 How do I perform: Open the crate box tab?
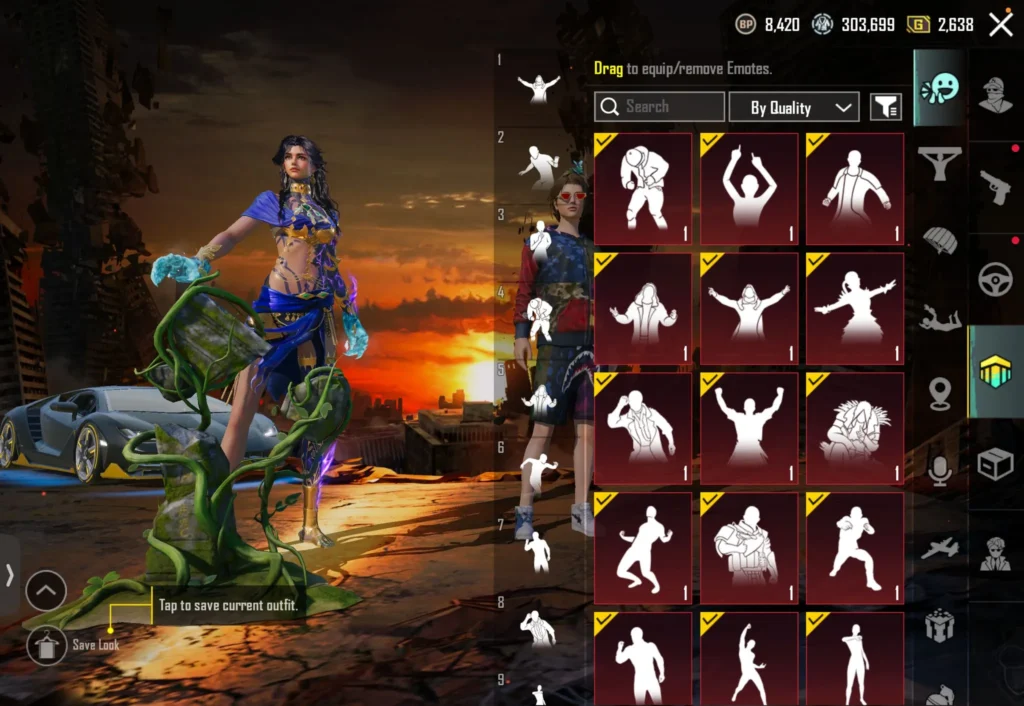pyautogui.click(x=995, y=464)
